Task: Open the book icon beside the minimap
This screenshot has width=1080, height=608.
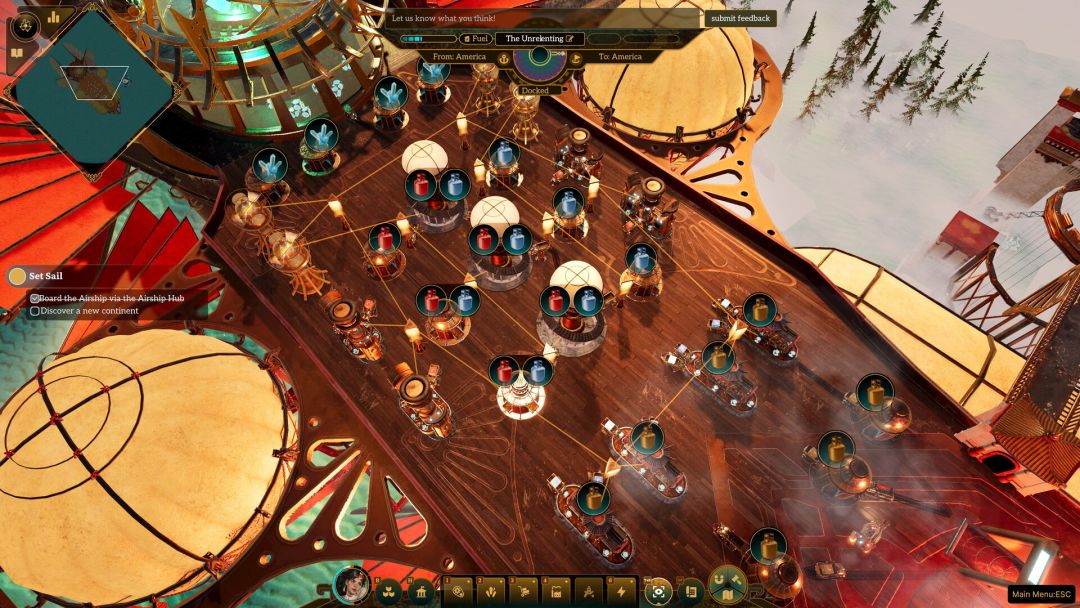Action: (17, 53)
